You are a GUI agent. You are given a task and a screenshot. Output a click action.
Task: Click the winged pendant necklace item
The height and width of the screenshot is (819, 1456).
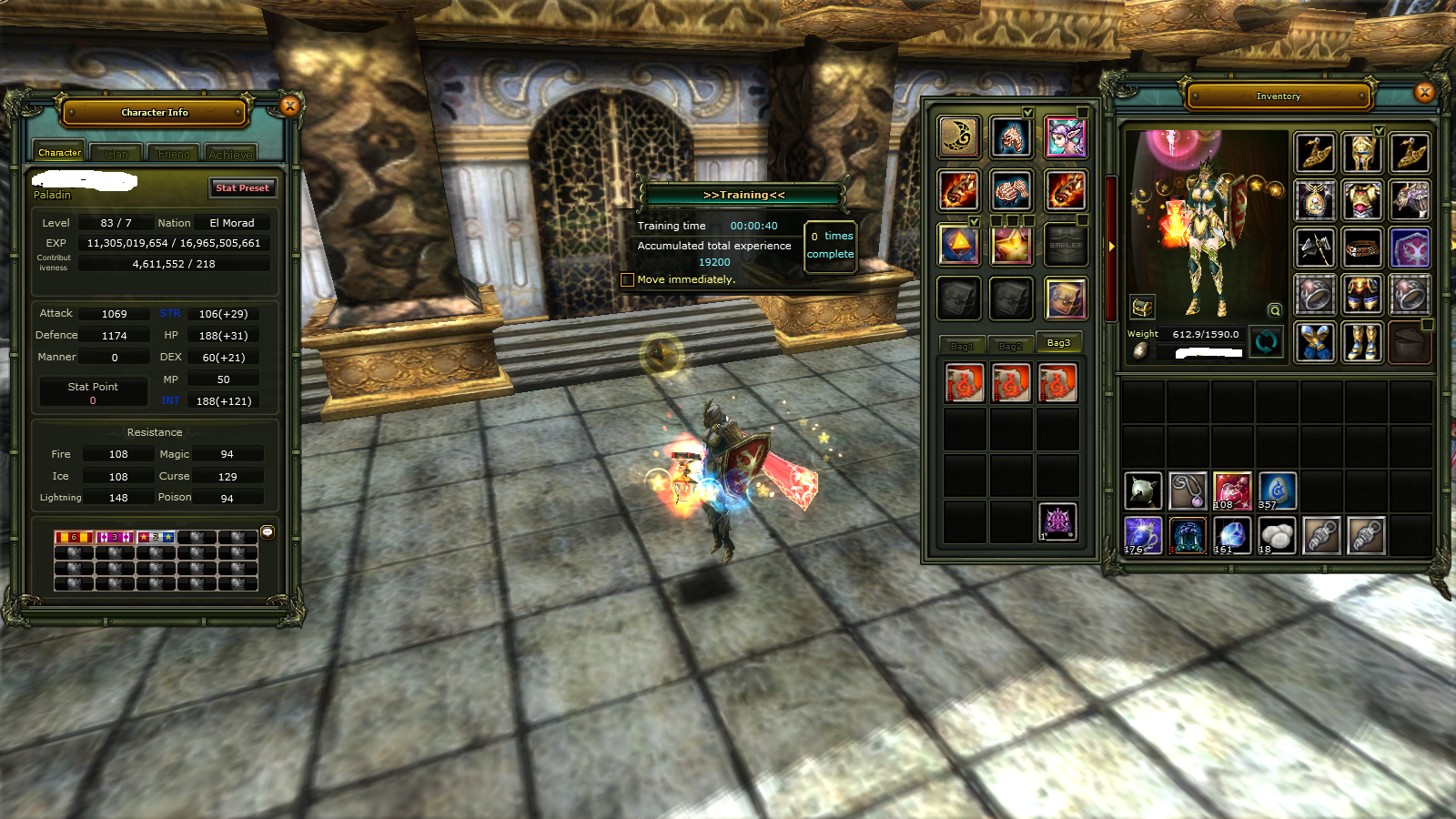[1315, 200]
